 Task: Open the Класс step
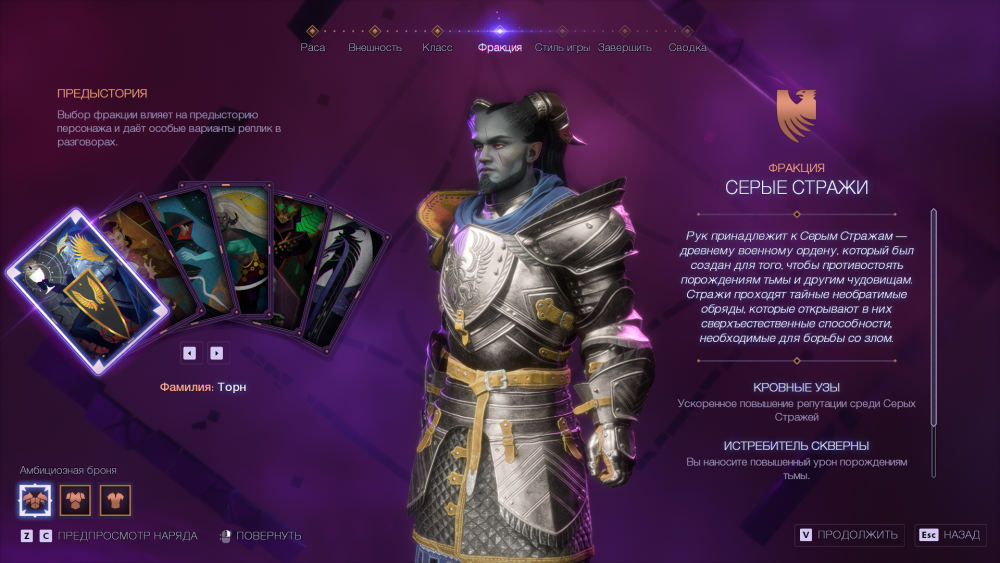[x=437, y=46]
